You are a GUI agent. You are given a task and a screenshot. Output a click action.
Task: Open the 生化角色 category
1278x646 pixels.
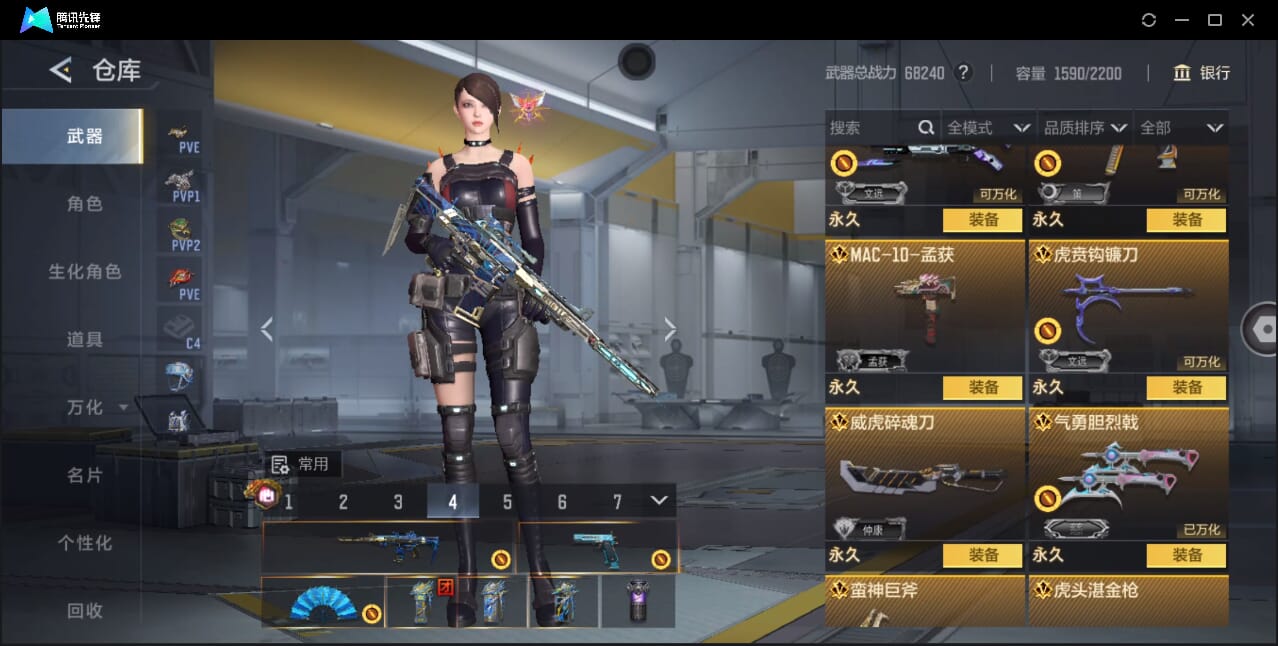pos(84,272)
